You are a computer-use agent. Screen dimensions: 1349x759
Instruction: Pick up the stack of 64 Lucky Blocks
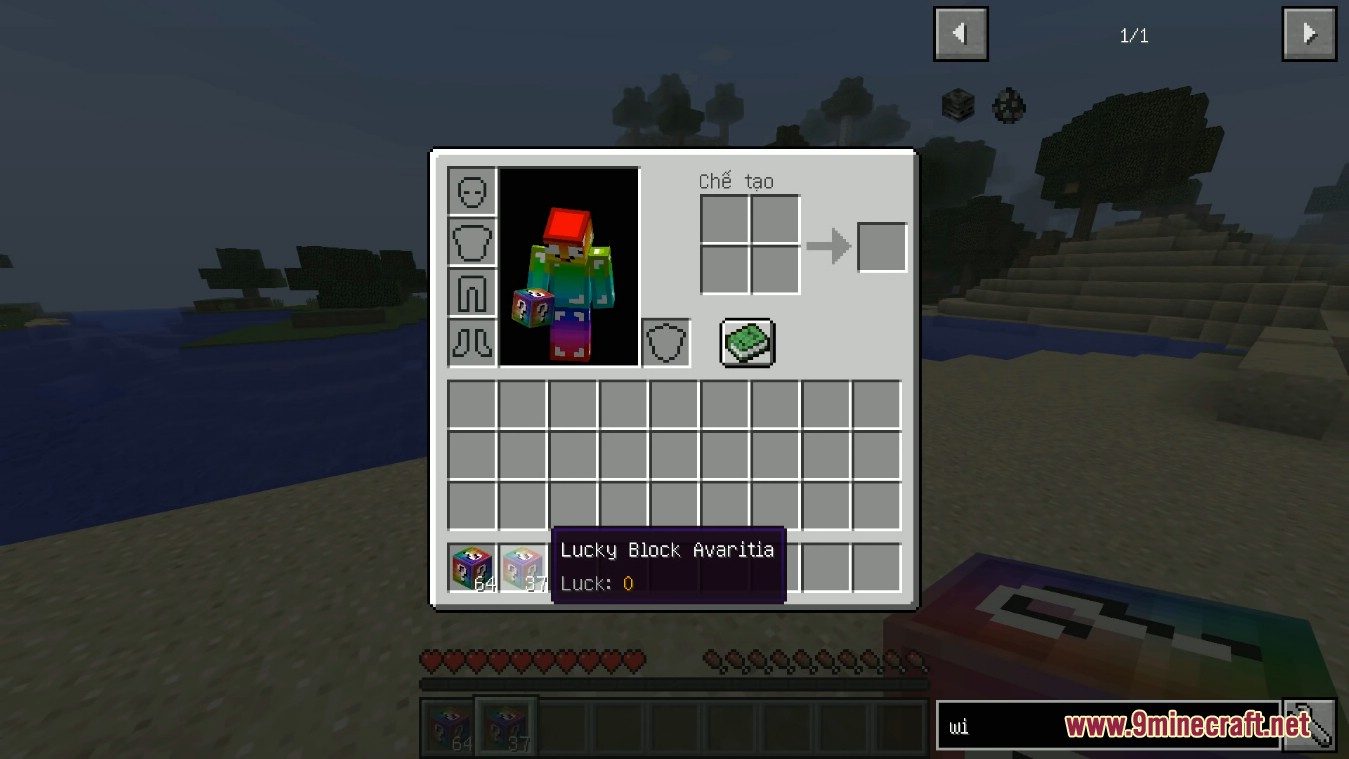click(x=470, y=566)
